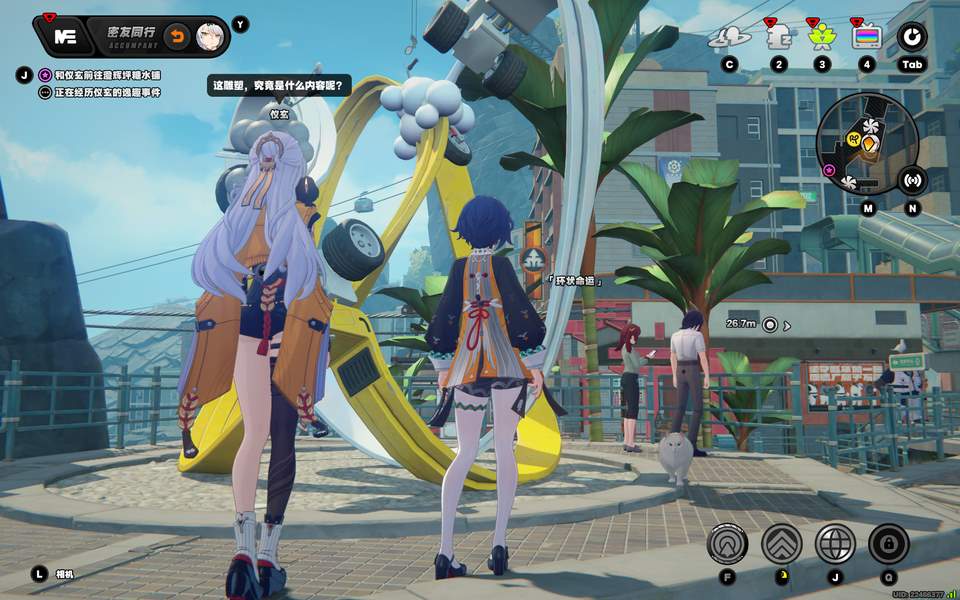Click the signal broadcast button beside minimap

click(911, 180)
